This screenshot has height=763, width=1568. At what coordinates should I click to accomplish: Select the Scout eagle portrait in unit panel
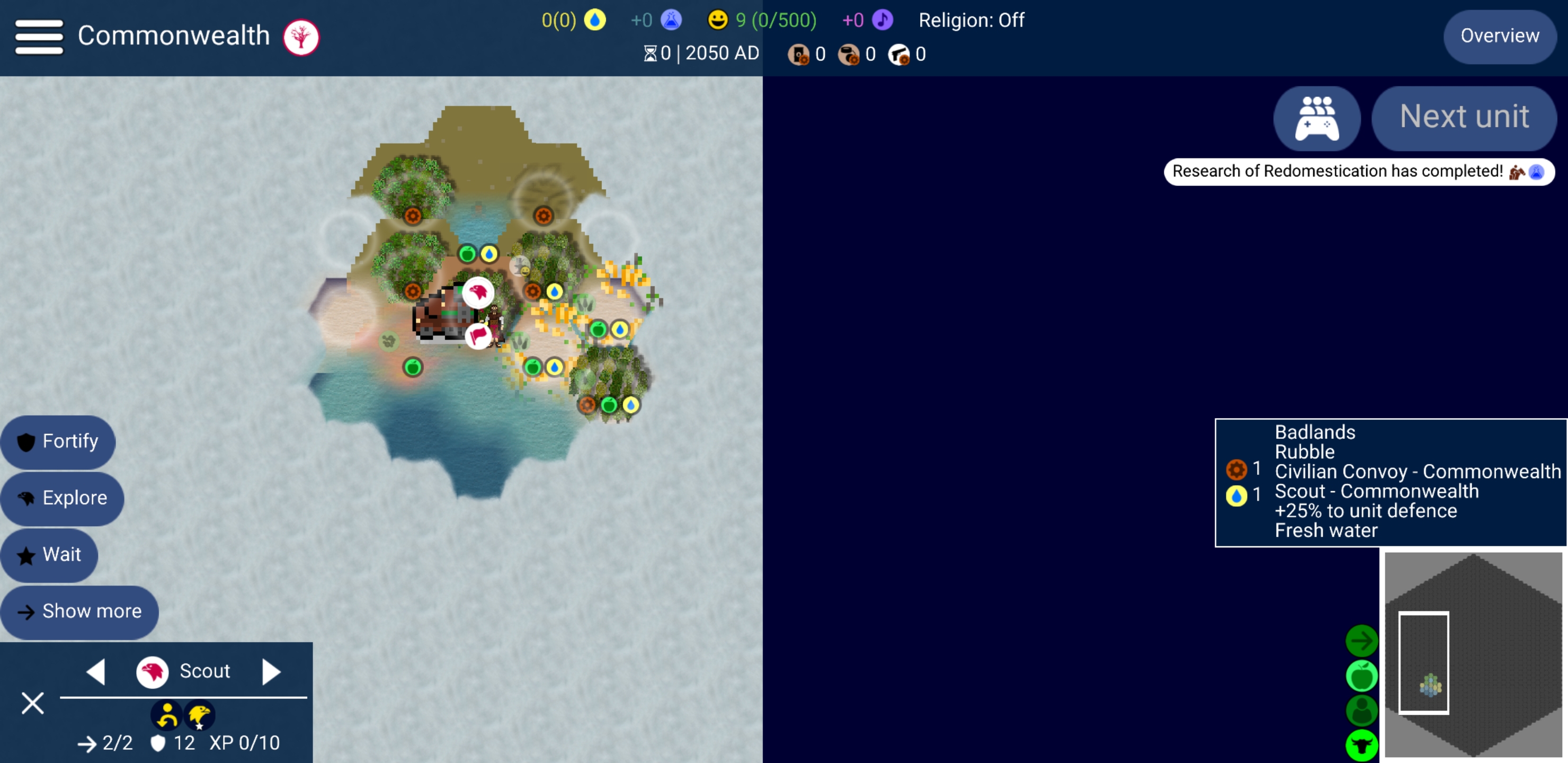click(x=152, y=672)
